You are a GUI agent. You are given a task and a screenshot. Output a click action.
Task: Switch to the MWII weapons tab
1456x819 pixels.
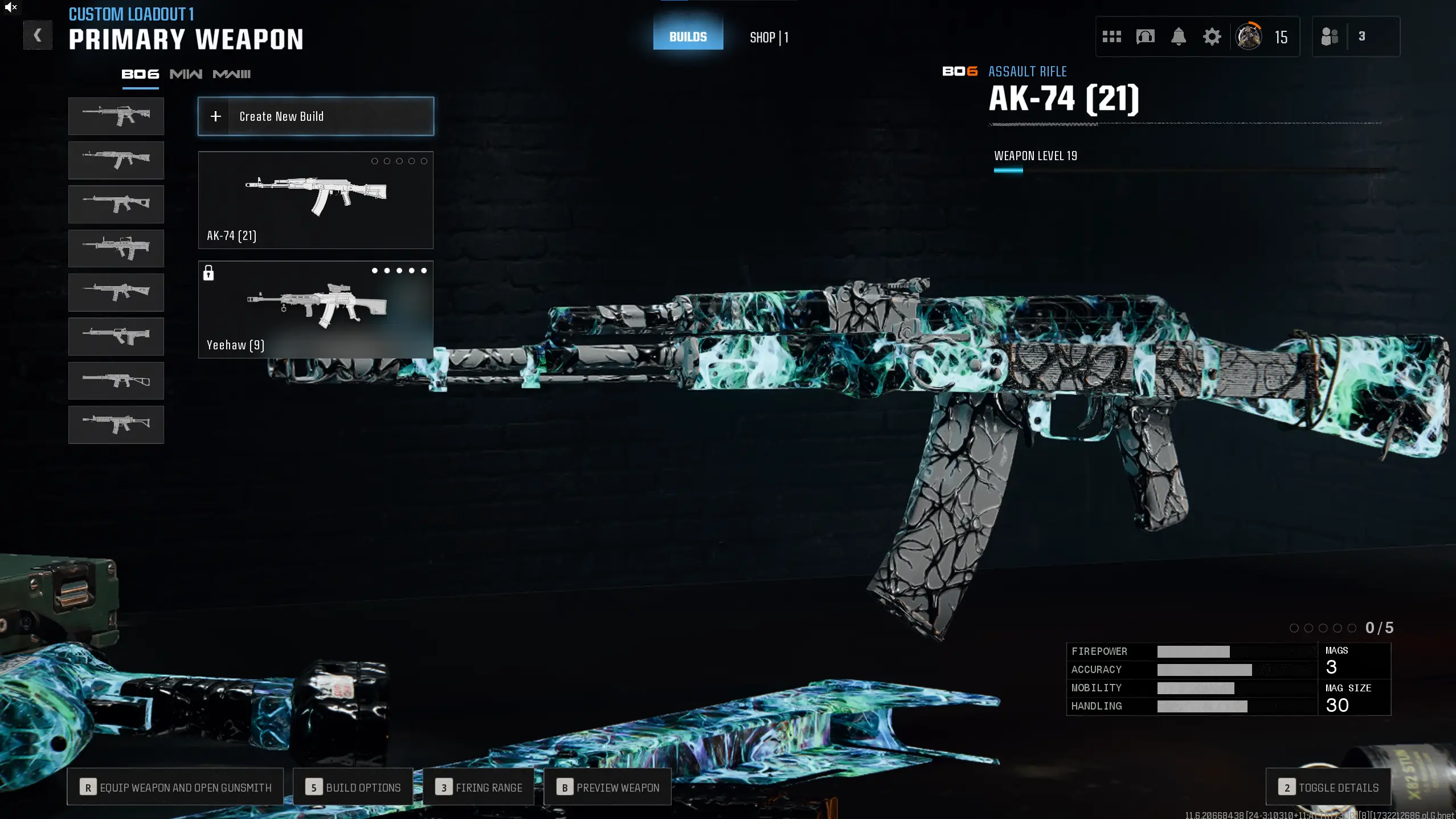click(186, 74)
